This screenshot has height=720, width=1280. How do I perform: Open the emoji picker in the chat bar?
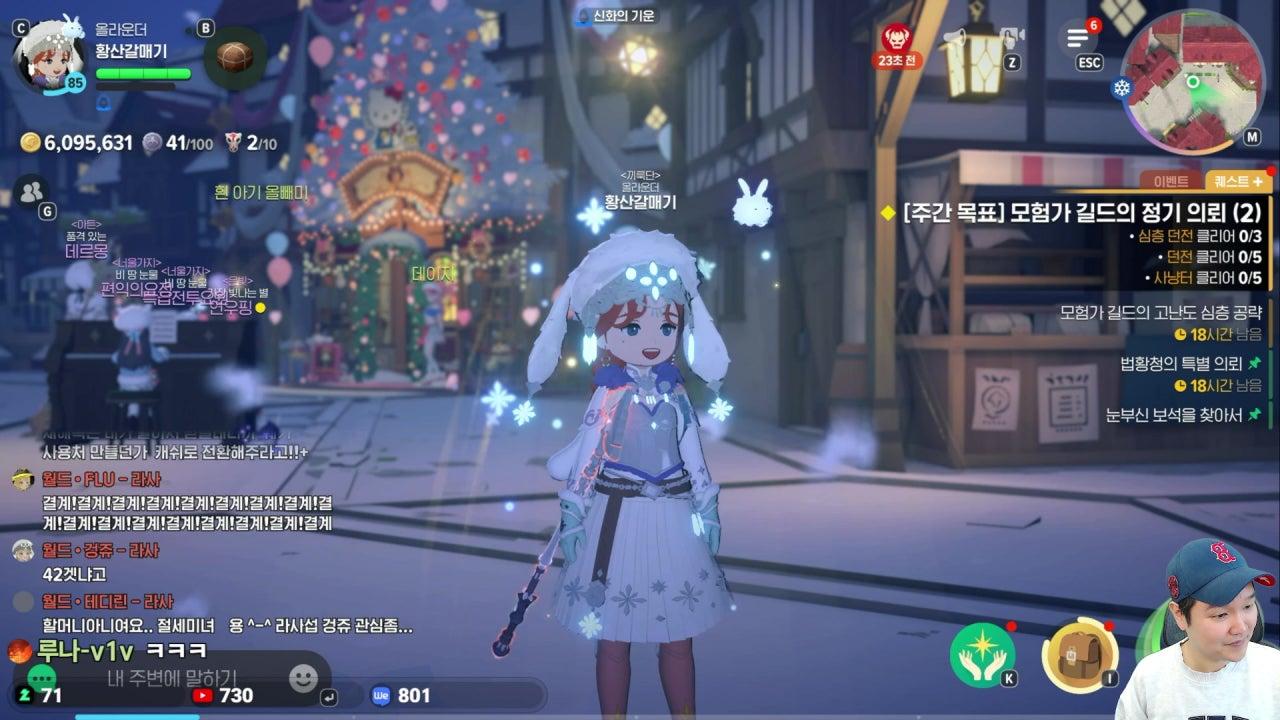302,678
